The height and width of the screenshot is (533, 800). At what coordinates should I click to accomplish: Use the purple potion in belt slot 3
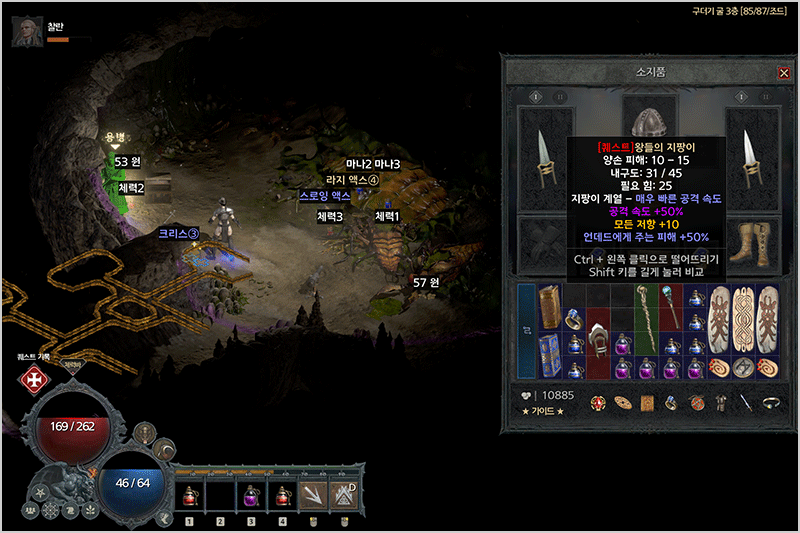coord(251,497)
